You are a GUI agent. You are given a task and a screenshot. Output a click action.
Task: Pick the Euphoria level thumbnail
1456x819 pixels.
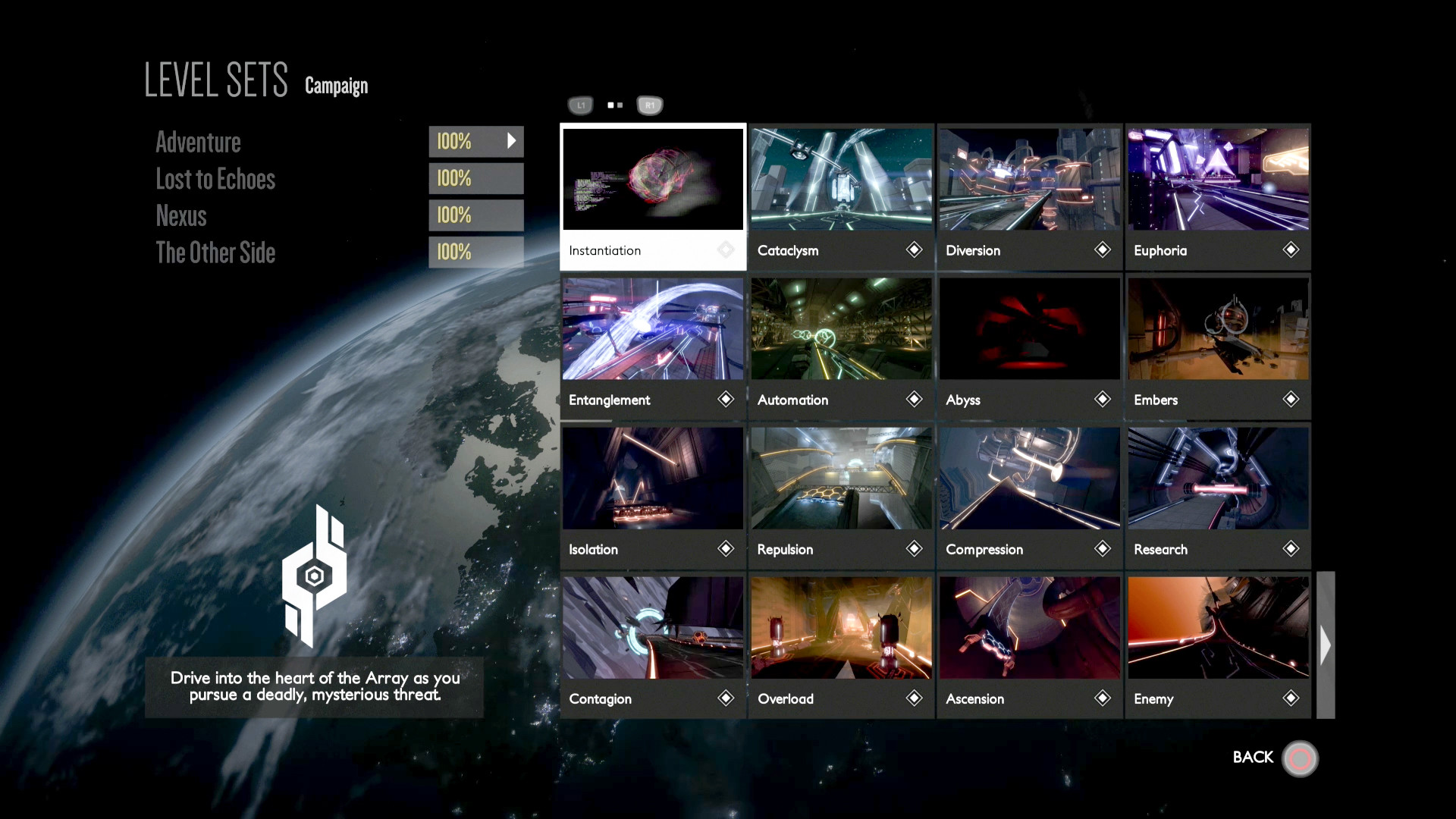1218,196
